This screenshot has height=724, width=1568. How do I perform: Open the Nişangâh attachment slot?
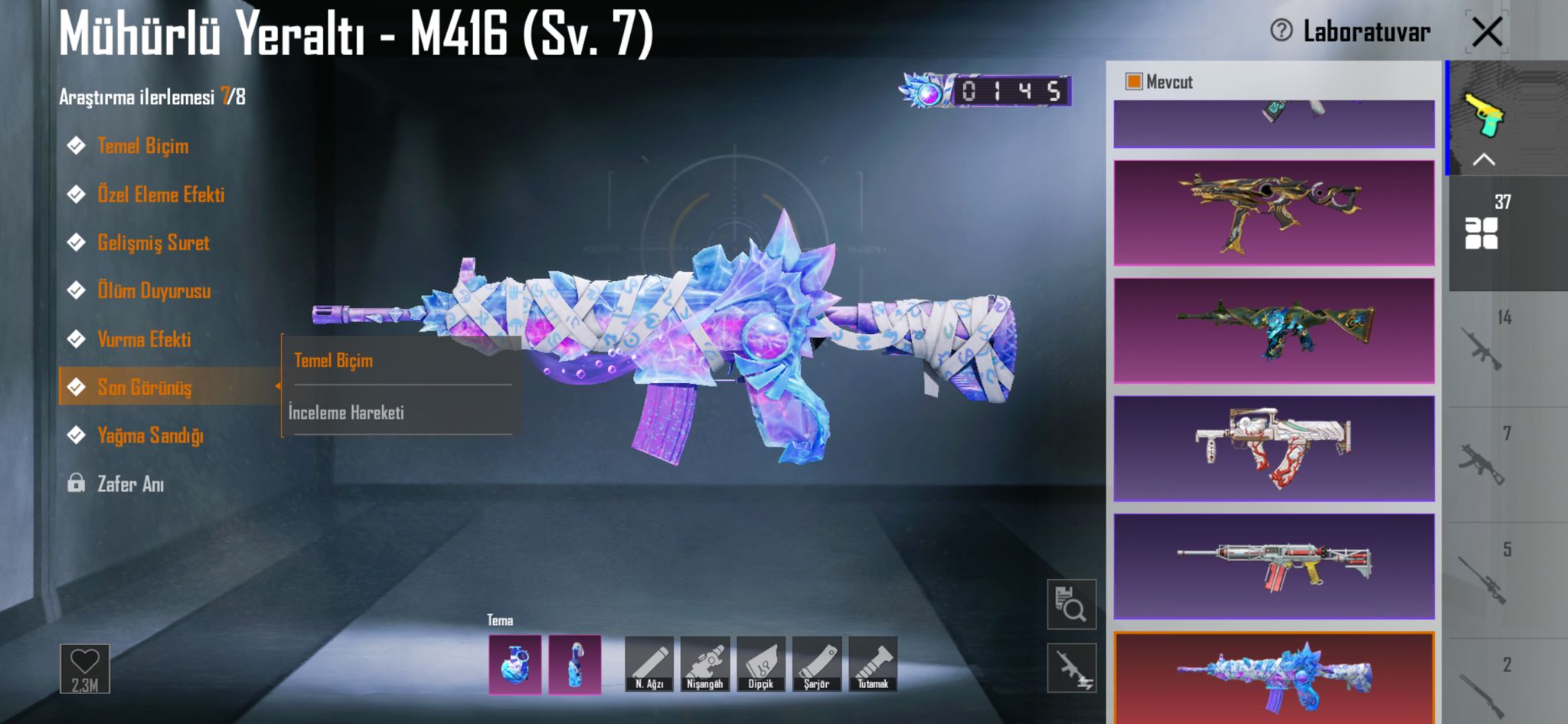pos(705,663)
